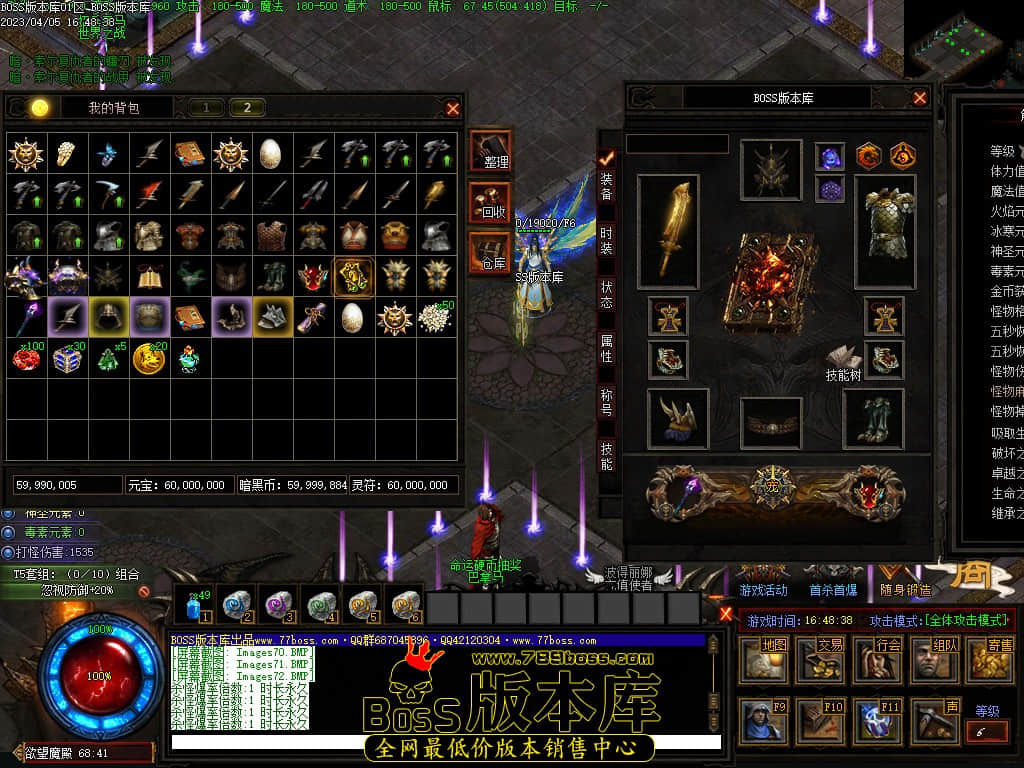Viewport: 1024px width, 768px height.
Task: Show the 称号 titles tab
Action: tap(607, 402)
